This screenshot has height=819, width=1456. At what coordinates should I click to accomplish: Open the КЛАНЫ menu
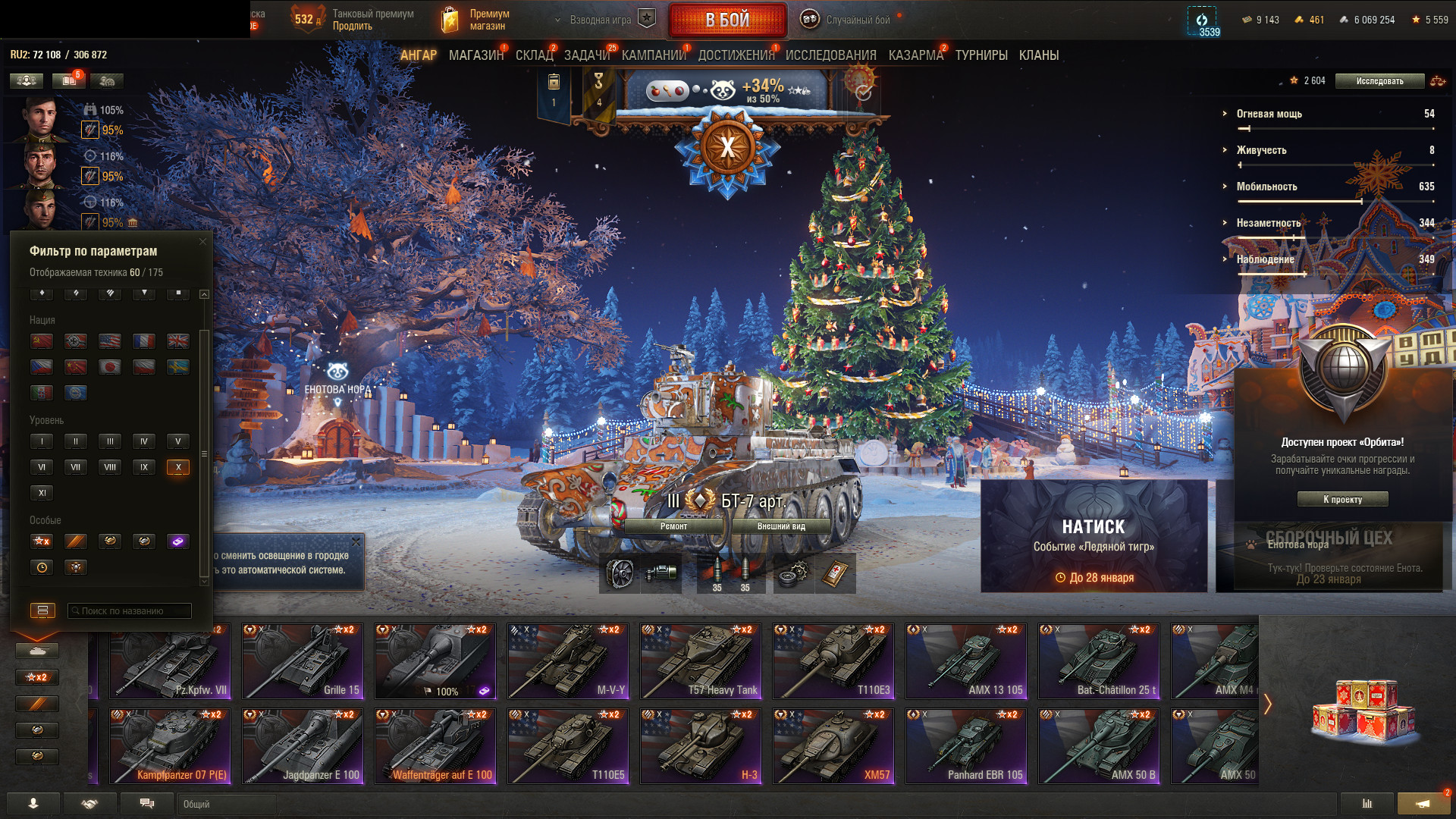click(x=1038, y=55)
